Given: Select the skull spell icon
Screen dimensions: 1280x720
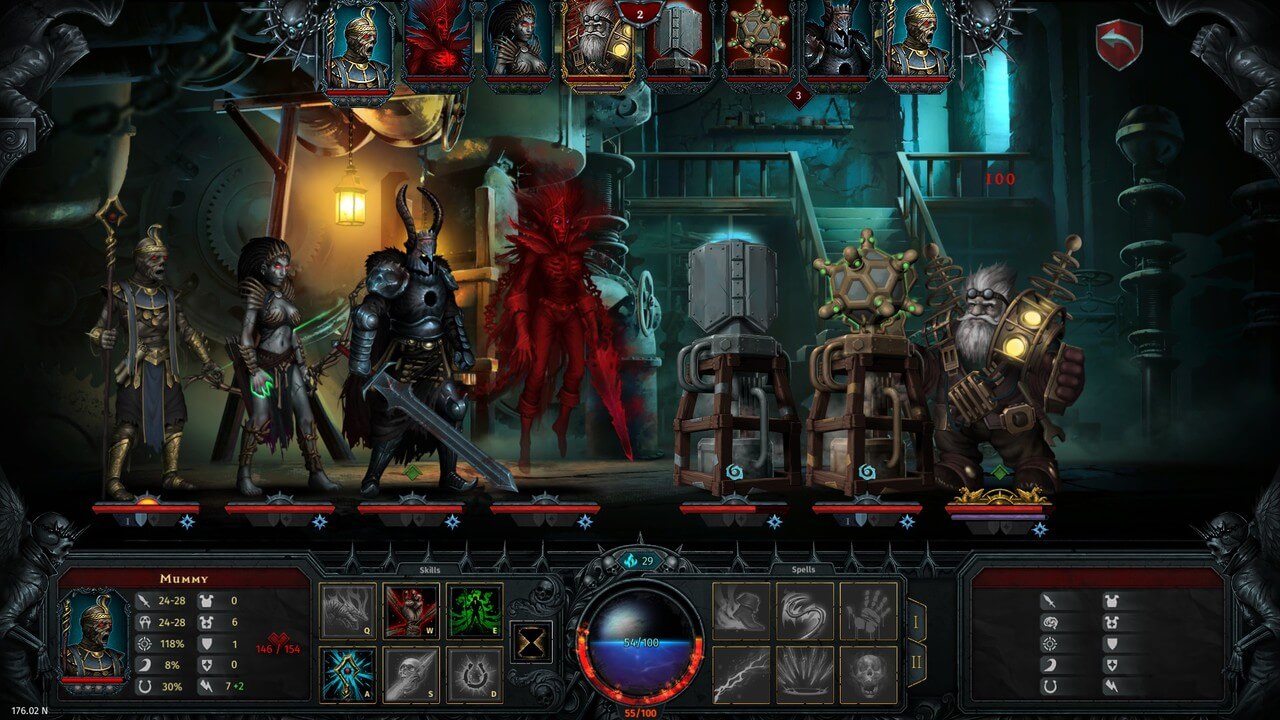Looking at the screenshot, I should (x=867, y=672).
